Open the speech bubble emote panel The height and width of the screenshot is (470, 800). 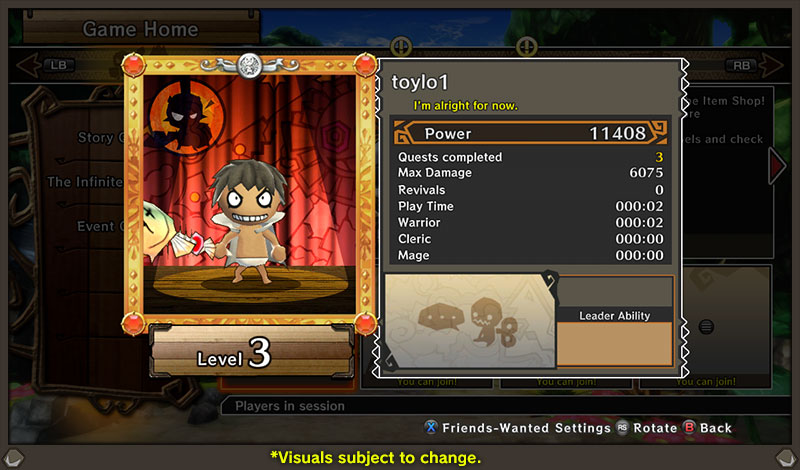(469, 320)
